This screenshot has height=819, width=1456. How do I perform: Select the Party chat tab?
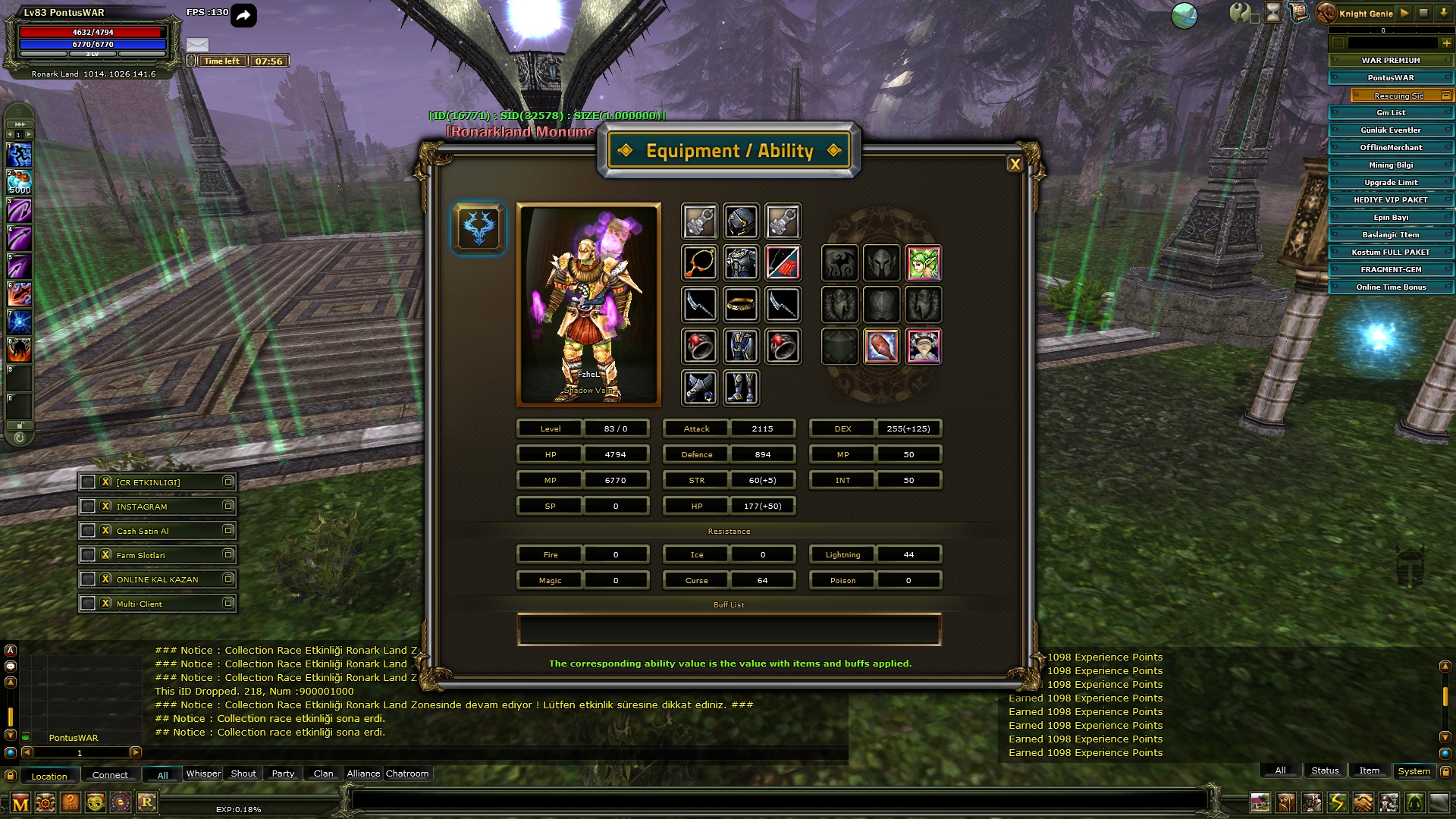[x=283, y=773]
